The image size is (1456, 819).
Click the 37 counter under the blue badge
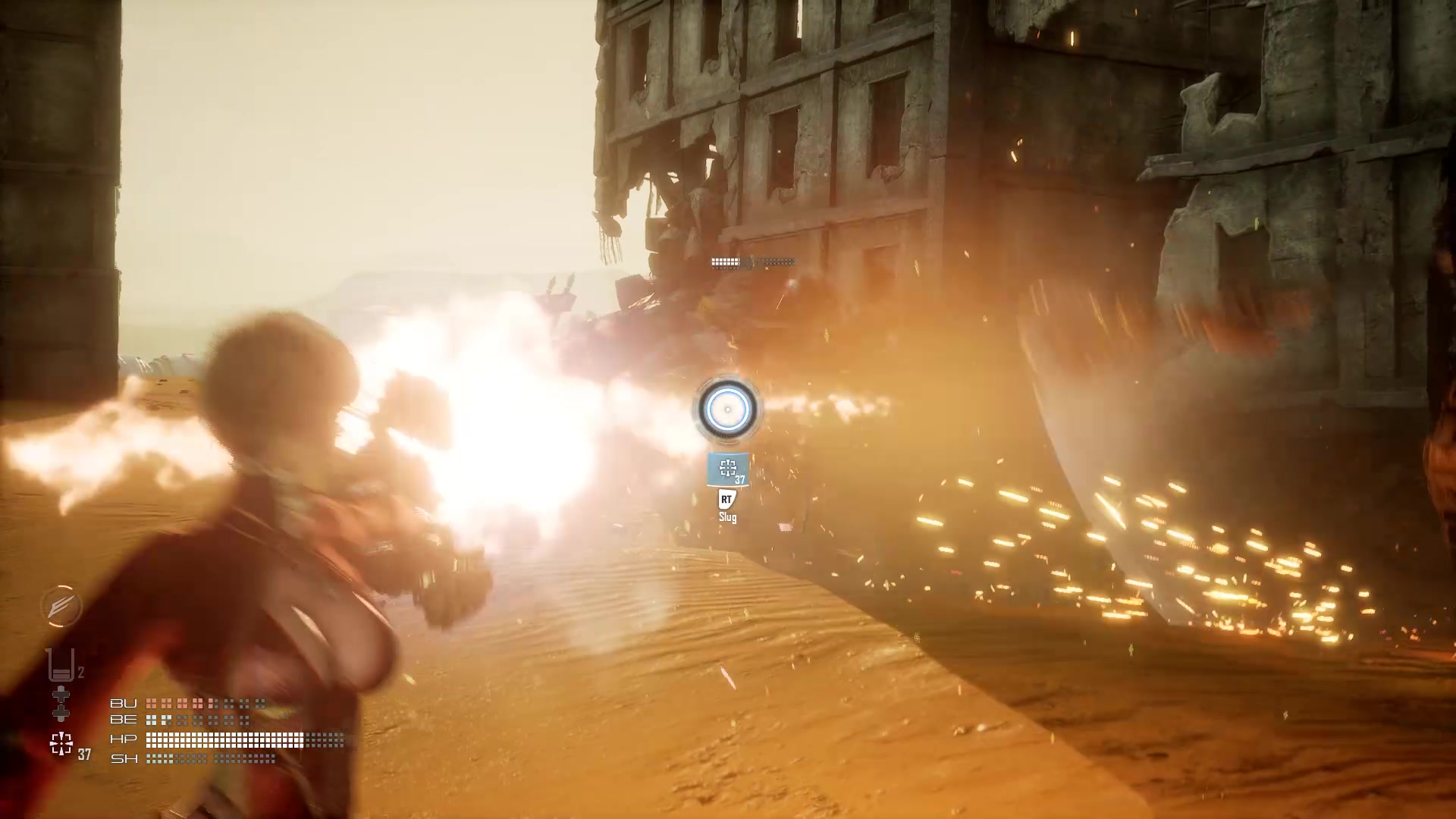coord(739,479)
